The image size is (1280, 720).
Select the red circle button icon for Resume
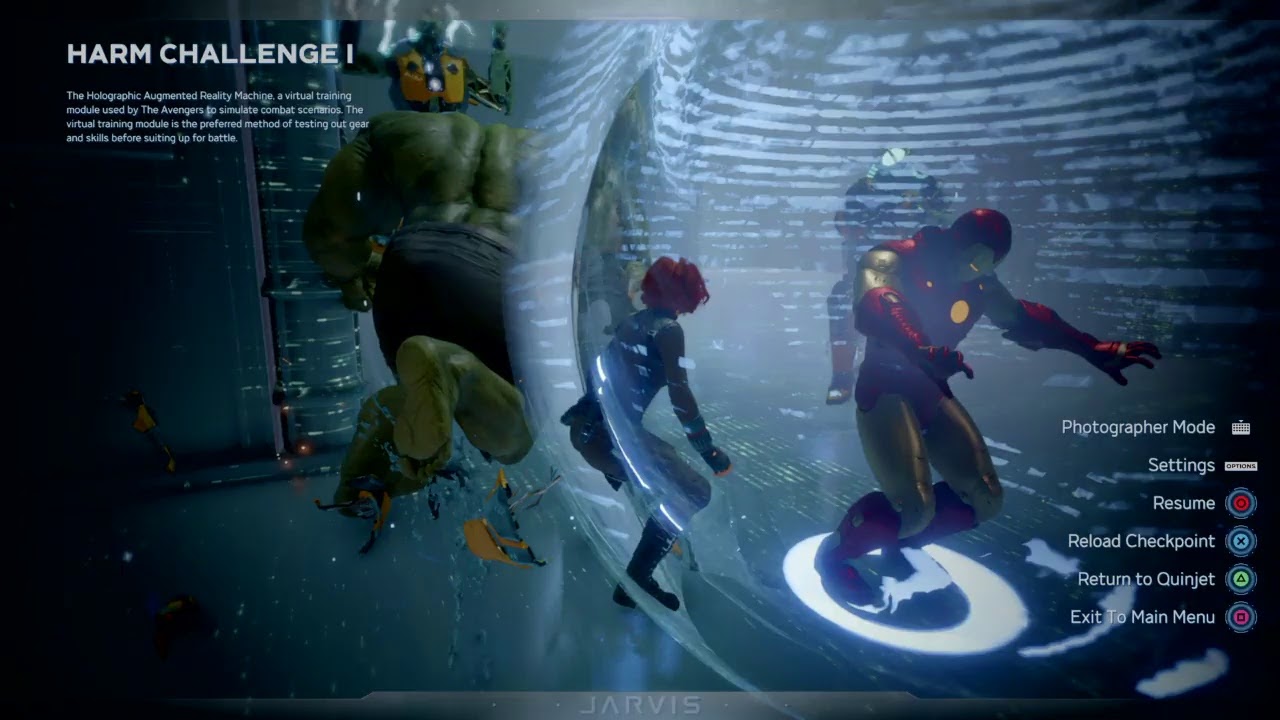pos(1240,503)
